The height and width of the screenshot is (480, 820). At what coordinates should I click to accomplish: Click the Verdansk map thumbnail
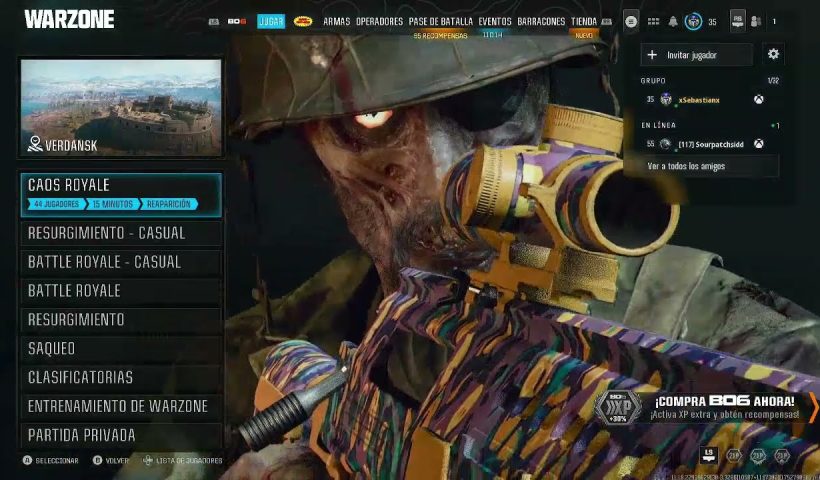coord(121,107)
